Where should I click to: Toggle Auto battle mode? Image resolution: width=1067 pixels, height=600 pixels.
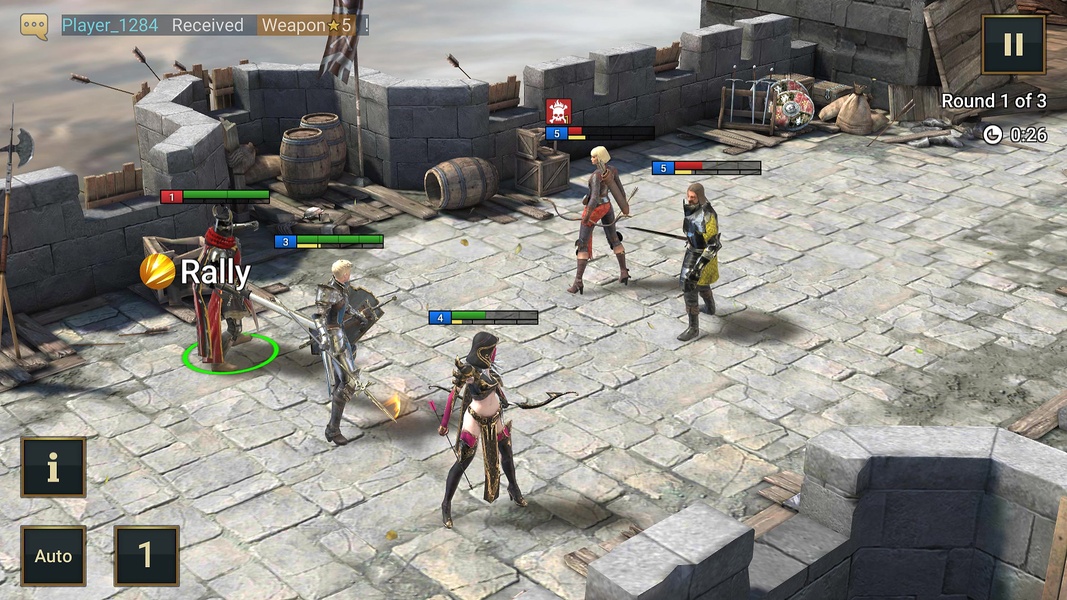point(53,555)
